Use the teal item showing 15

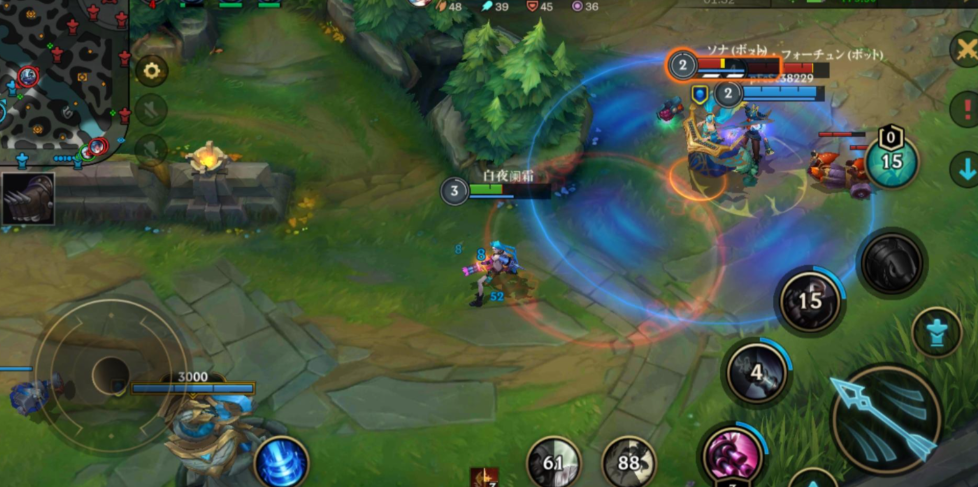pyautogui.click(x=891, y=161)
